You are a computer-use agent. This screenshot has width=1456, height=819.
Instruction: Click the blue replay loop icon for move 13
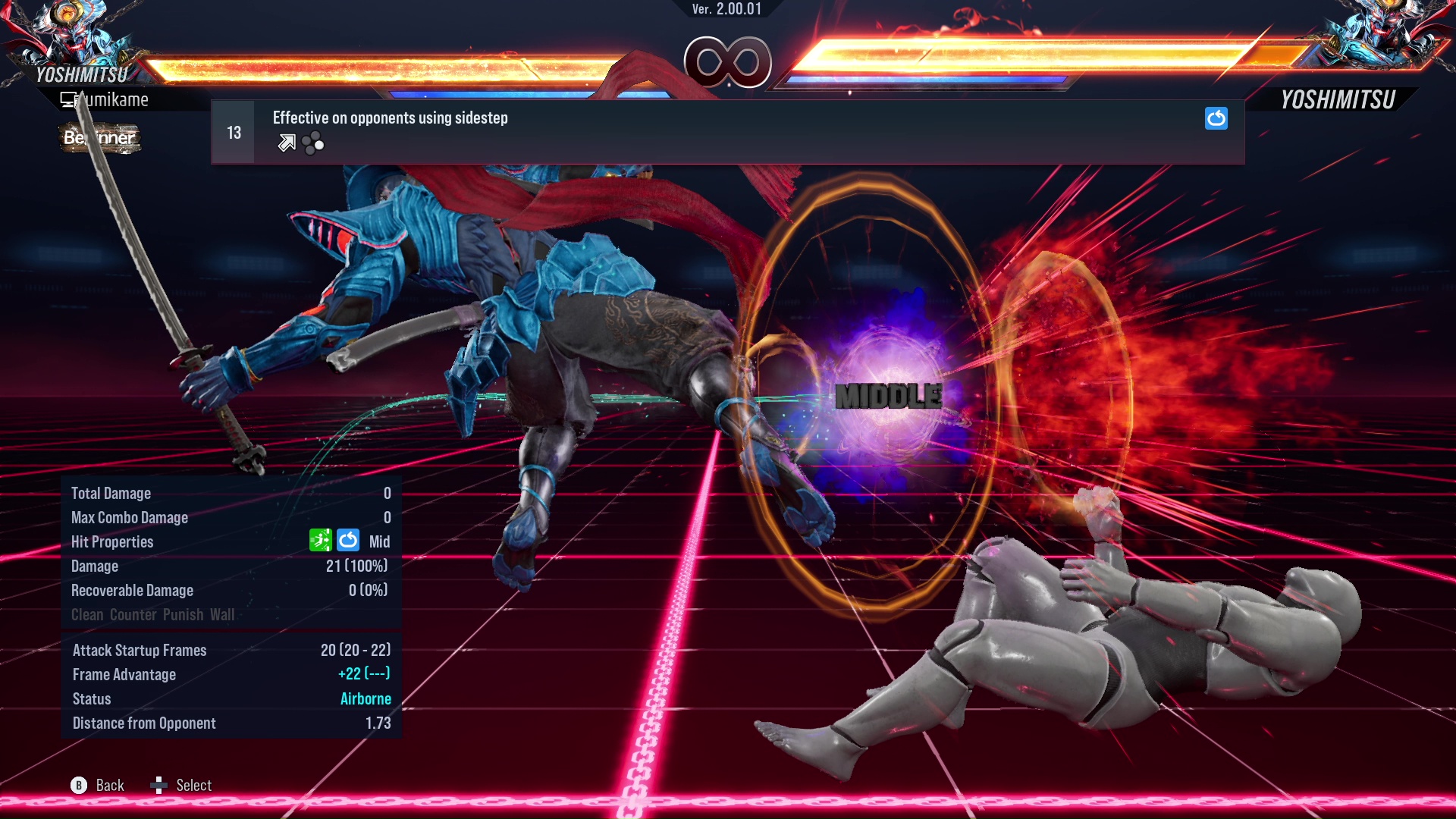point(1216,119)
